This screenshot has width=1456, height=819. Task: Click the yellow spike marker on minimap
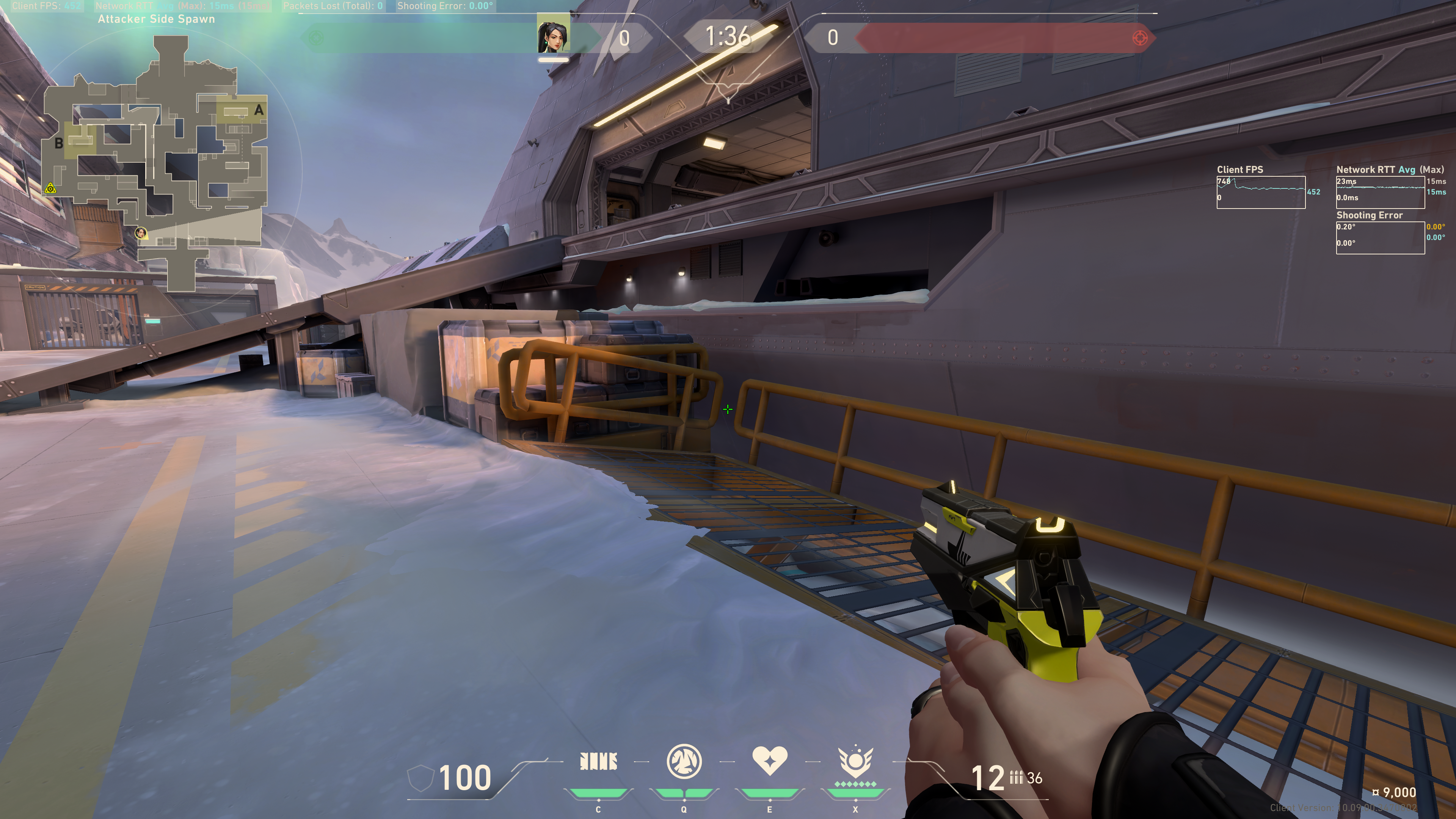[50, 188]
